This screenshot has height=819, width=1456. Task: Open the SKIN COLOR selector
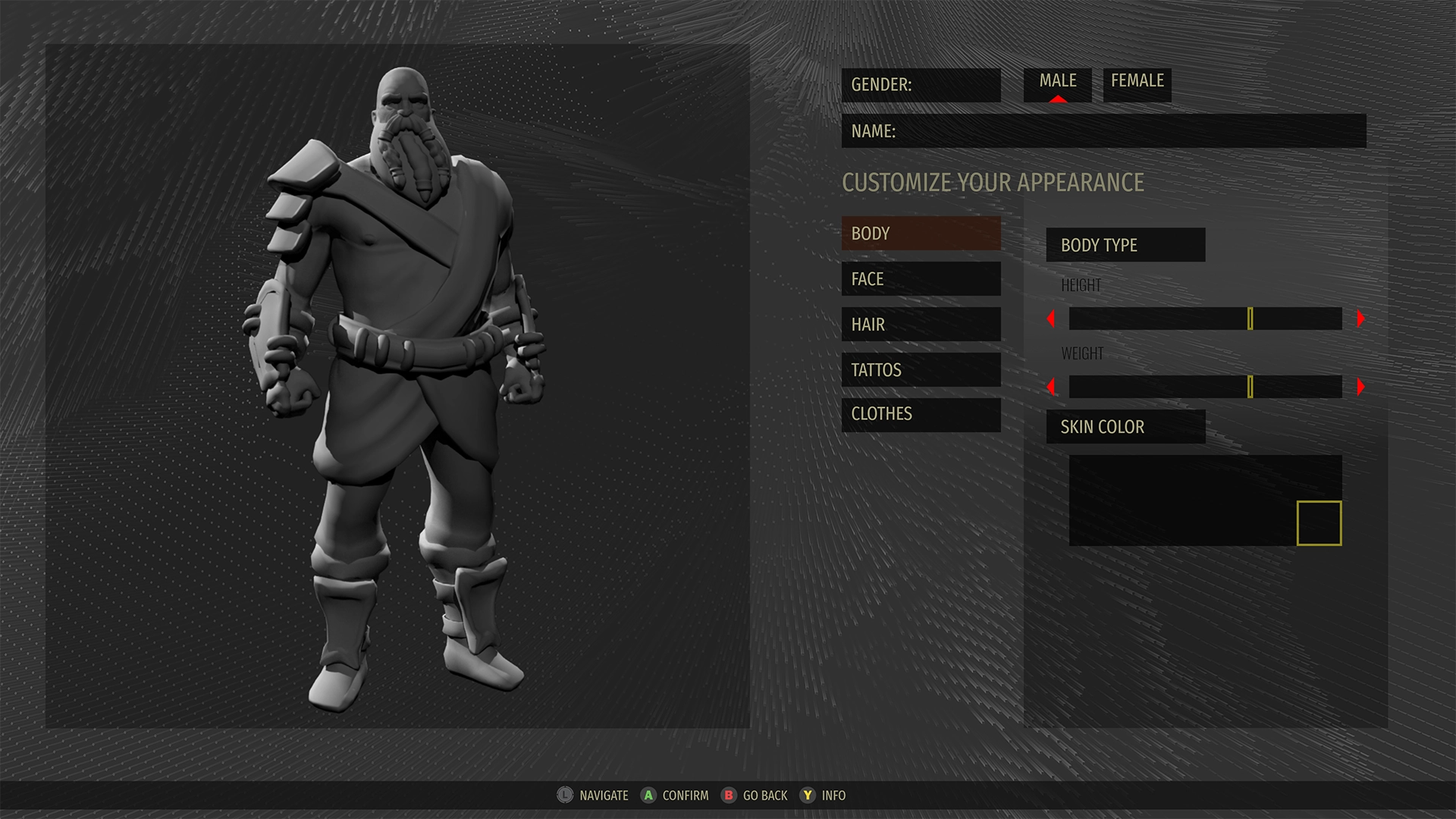click(1125, 426)
